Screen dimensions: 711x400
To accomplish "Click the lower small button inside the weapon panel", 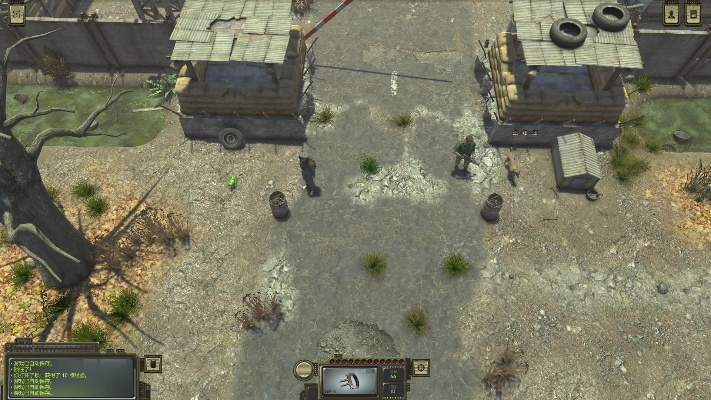I will (x=393, y=388).
